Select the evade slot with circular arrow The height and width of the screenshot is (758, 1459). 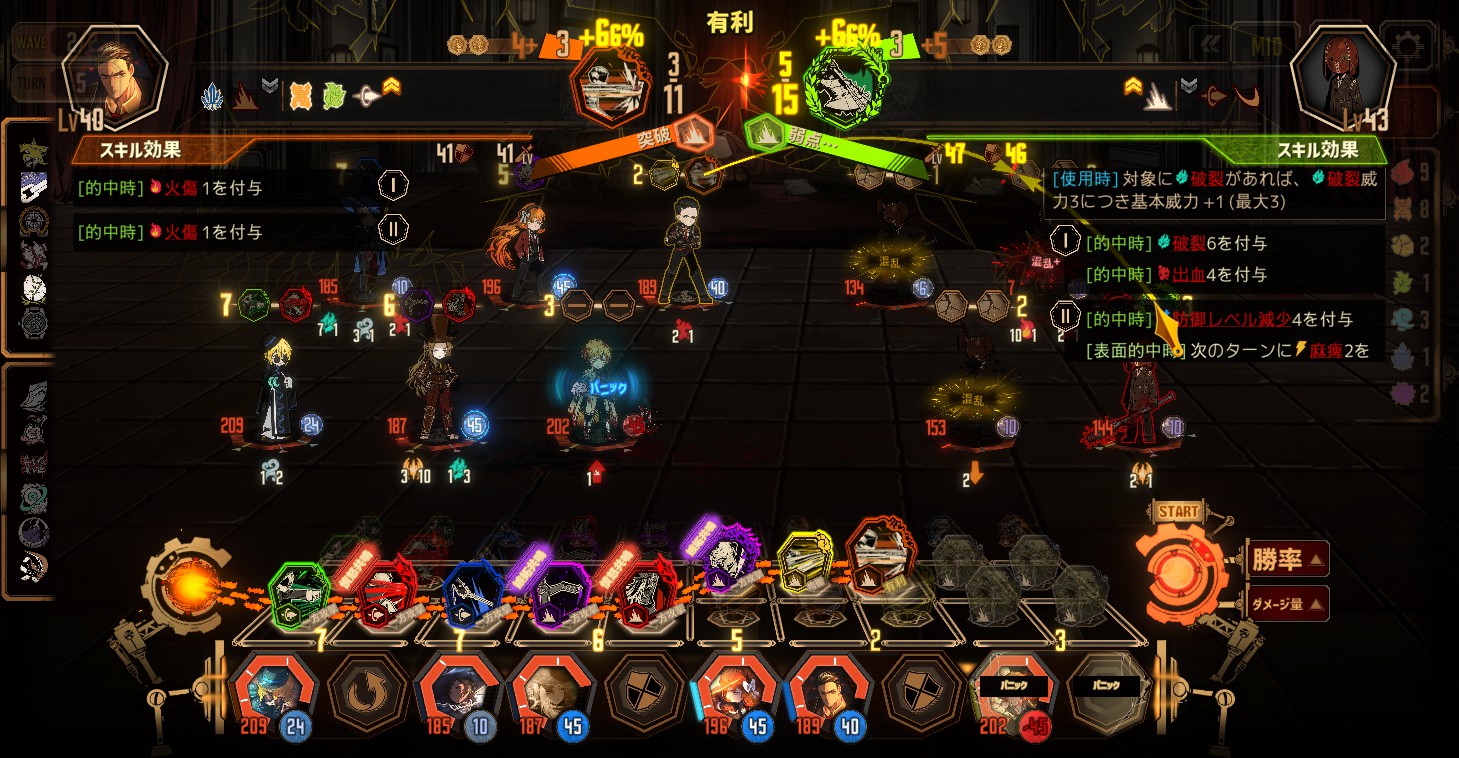pos(366,690)
